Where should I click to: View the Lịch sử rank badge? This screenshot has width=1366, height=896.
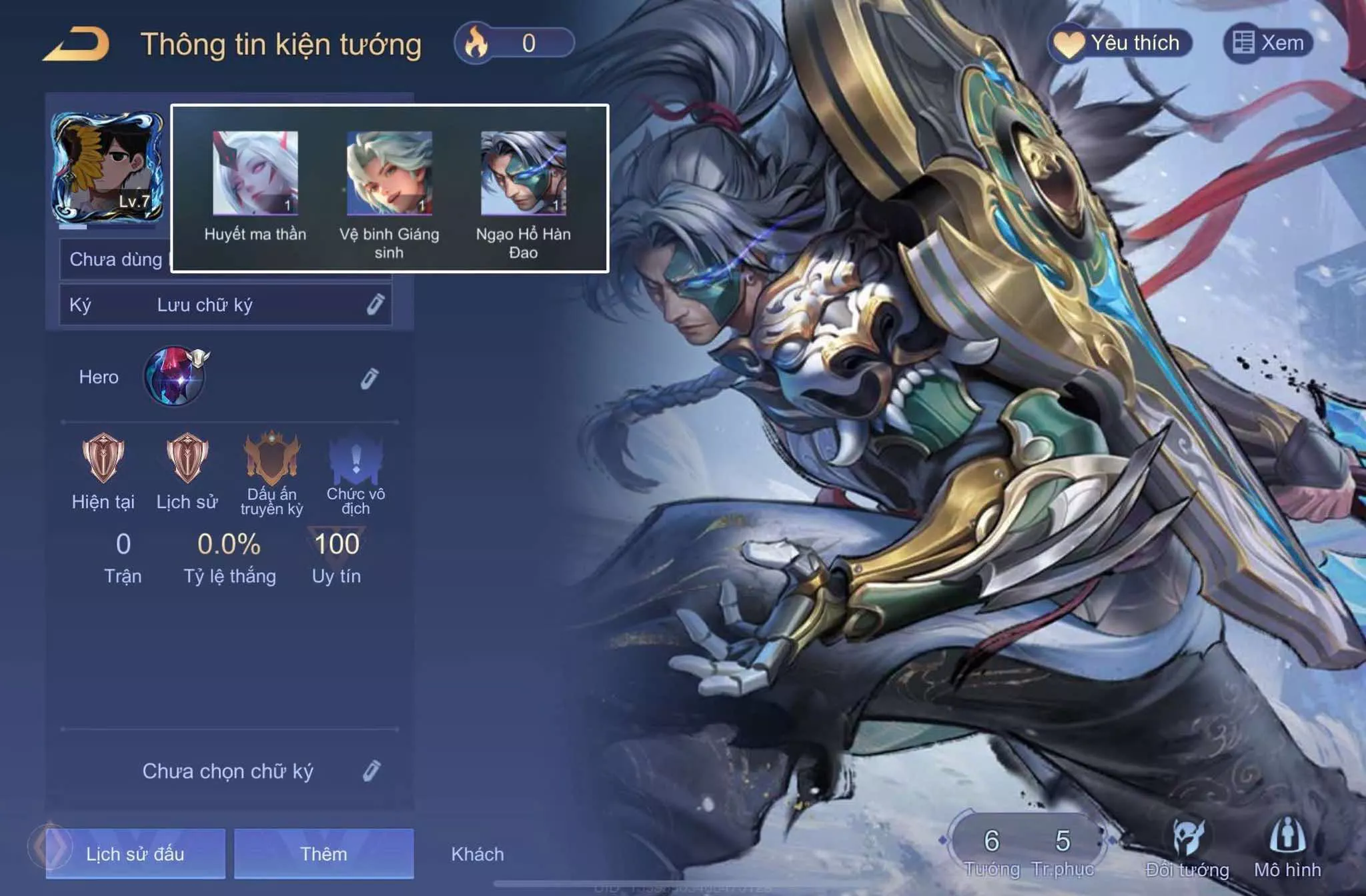pos(187,458)
